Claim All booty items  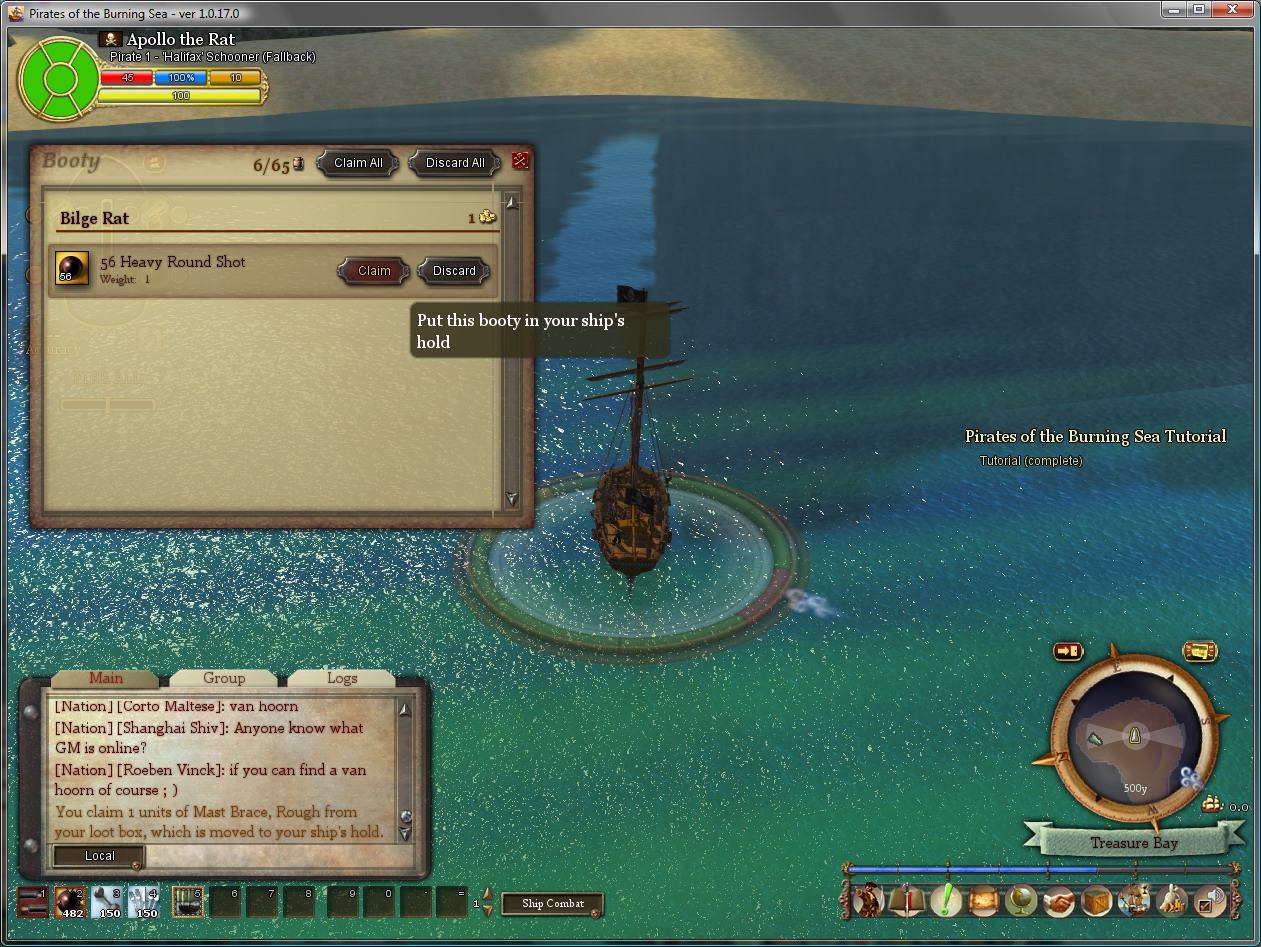click(358, 163)
